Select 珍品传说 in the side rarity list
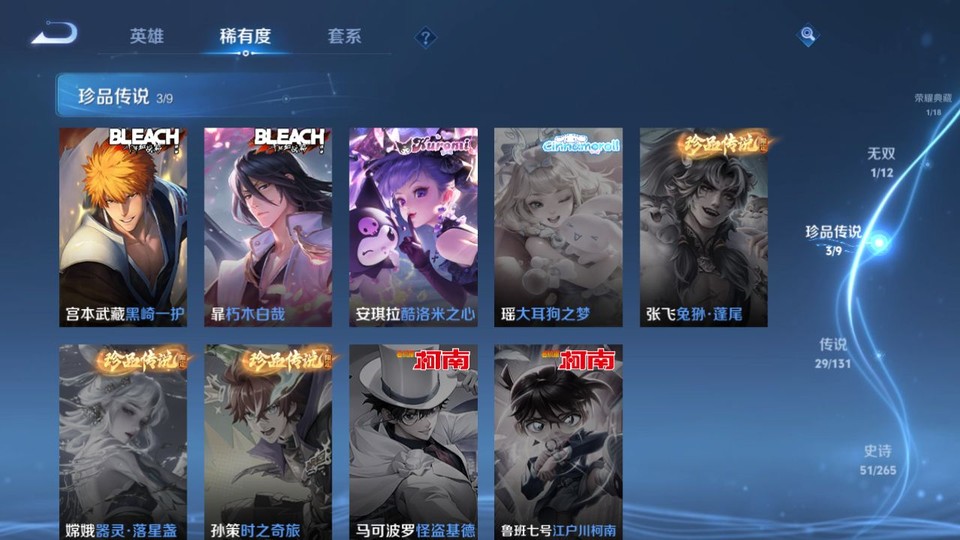The height and width of the screenshot is (540, 960). click(833, 239)
